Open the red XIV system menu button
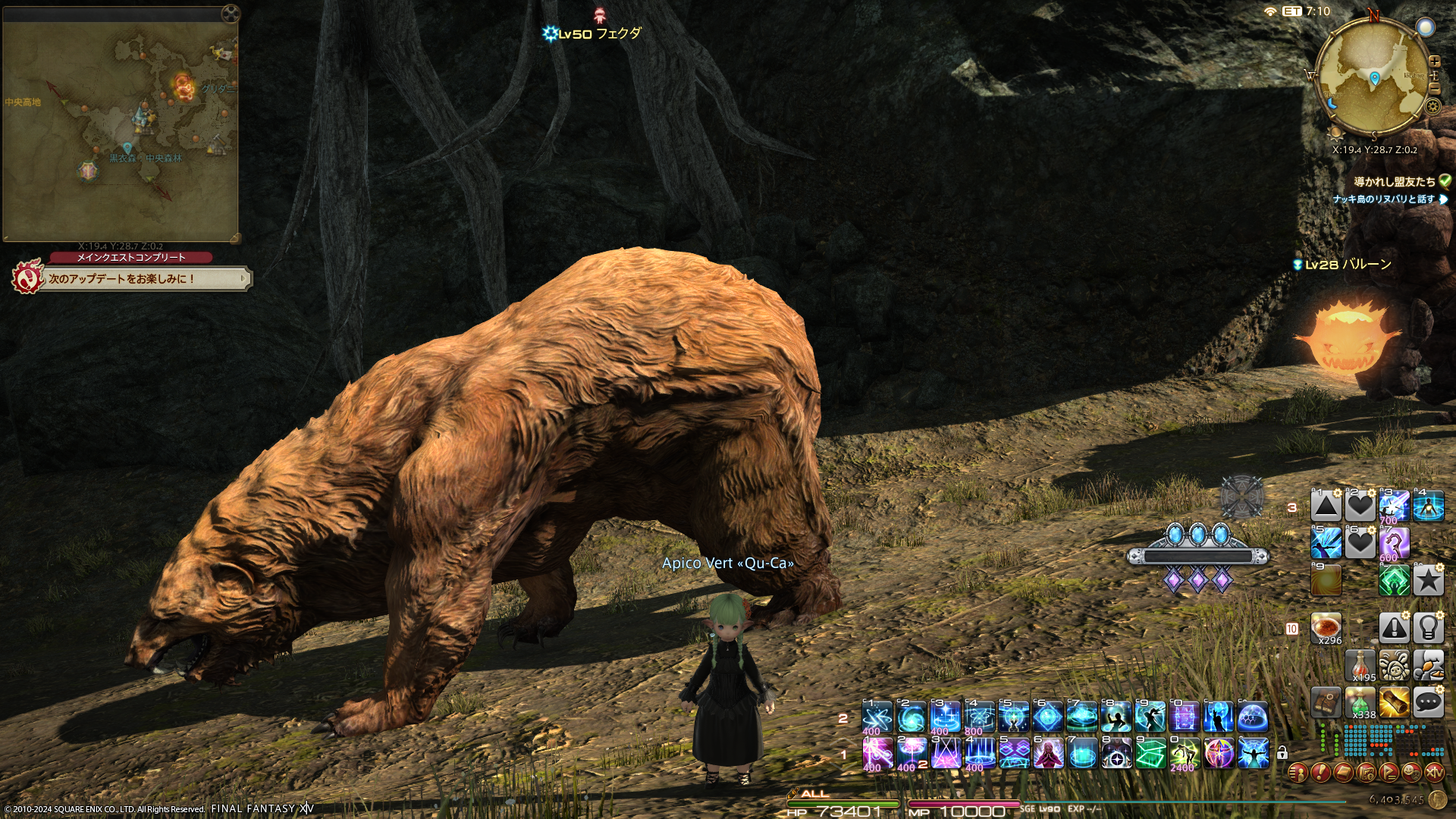Viewport: 1456px width, 819px height. [1434, 773]
